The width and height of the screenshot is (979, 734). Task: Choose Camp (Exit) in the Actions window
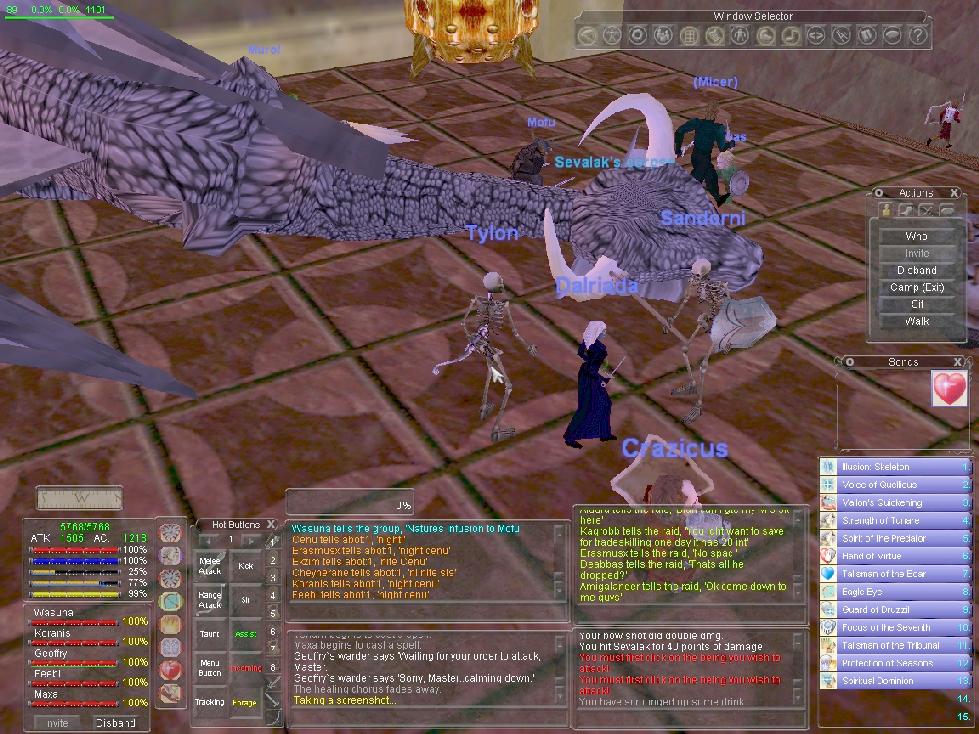pos(916,287)
